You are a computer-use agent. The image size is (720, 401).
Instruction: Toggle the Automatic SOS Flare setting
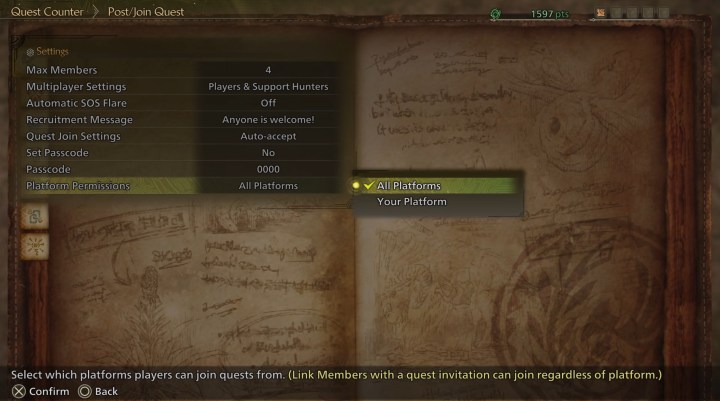[x=180, y=103]
